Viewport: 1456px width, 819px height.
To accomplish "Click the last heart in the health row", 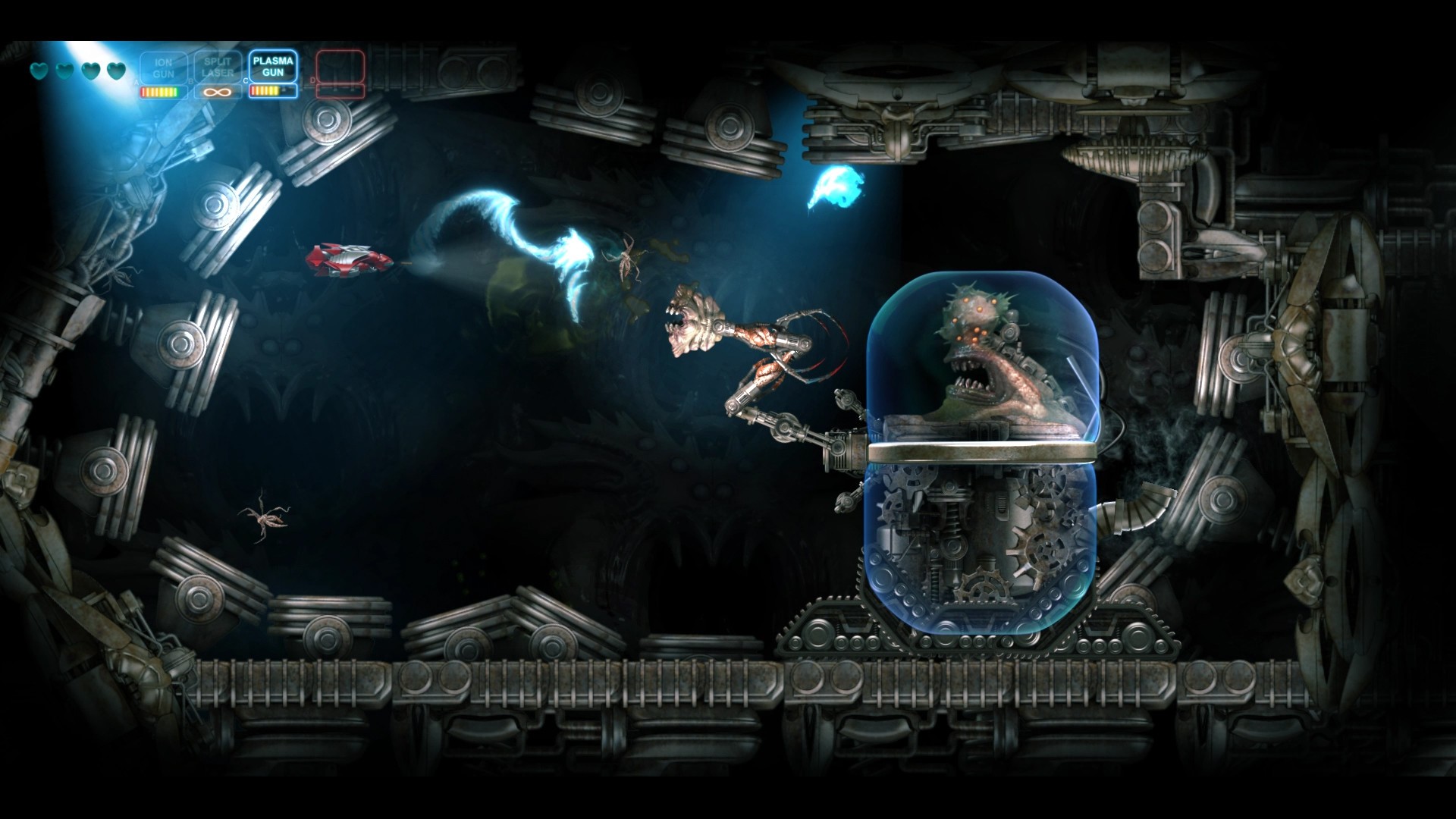I will (x=116, y=70).
